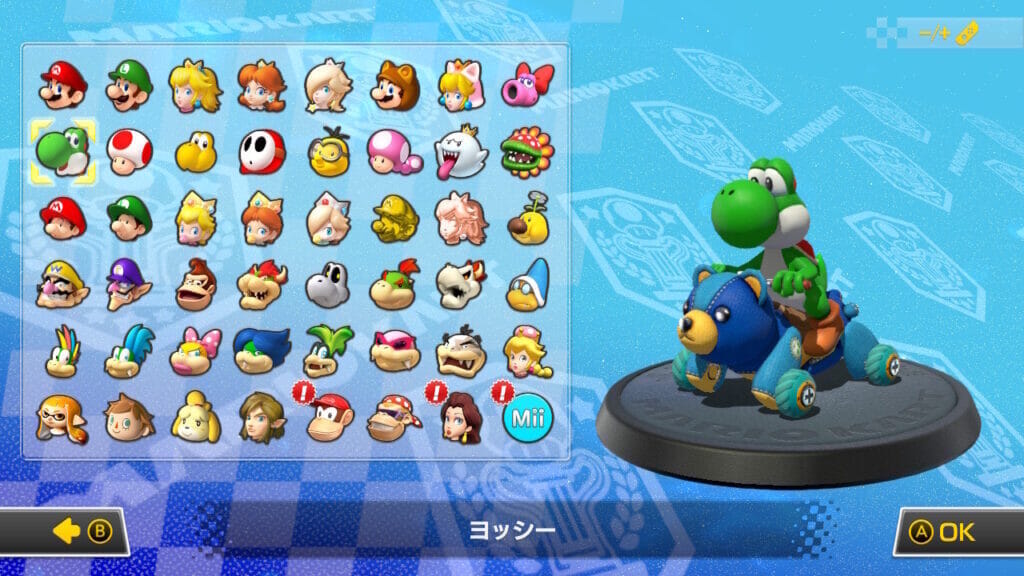This screenshot has height=576, width=1024.
Task: Select Kamek in the blue wizard hat
Action: pos(526,286)
